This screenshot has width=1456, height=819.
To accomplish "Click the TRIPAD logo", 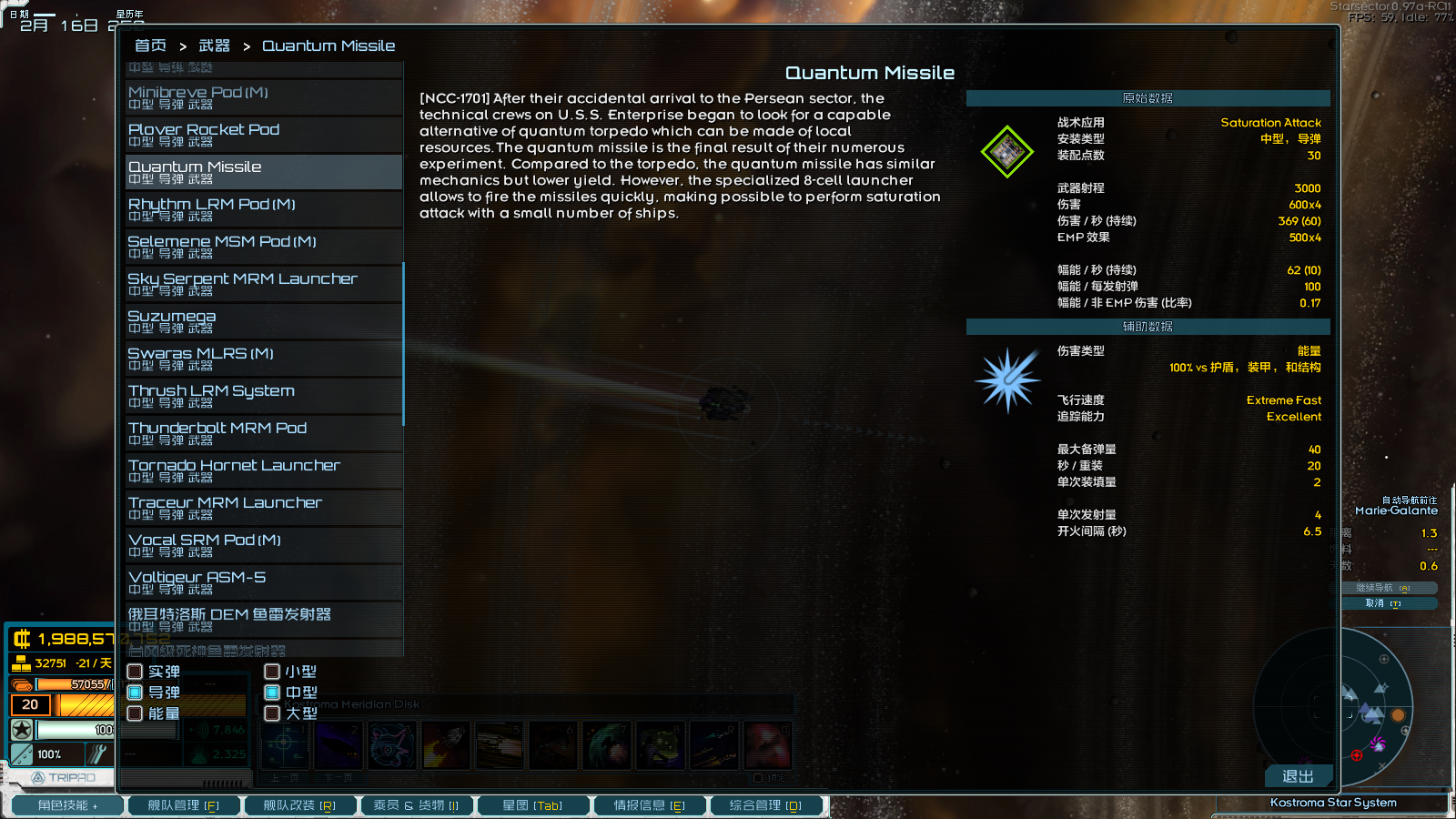I will (x=64, y=776).
